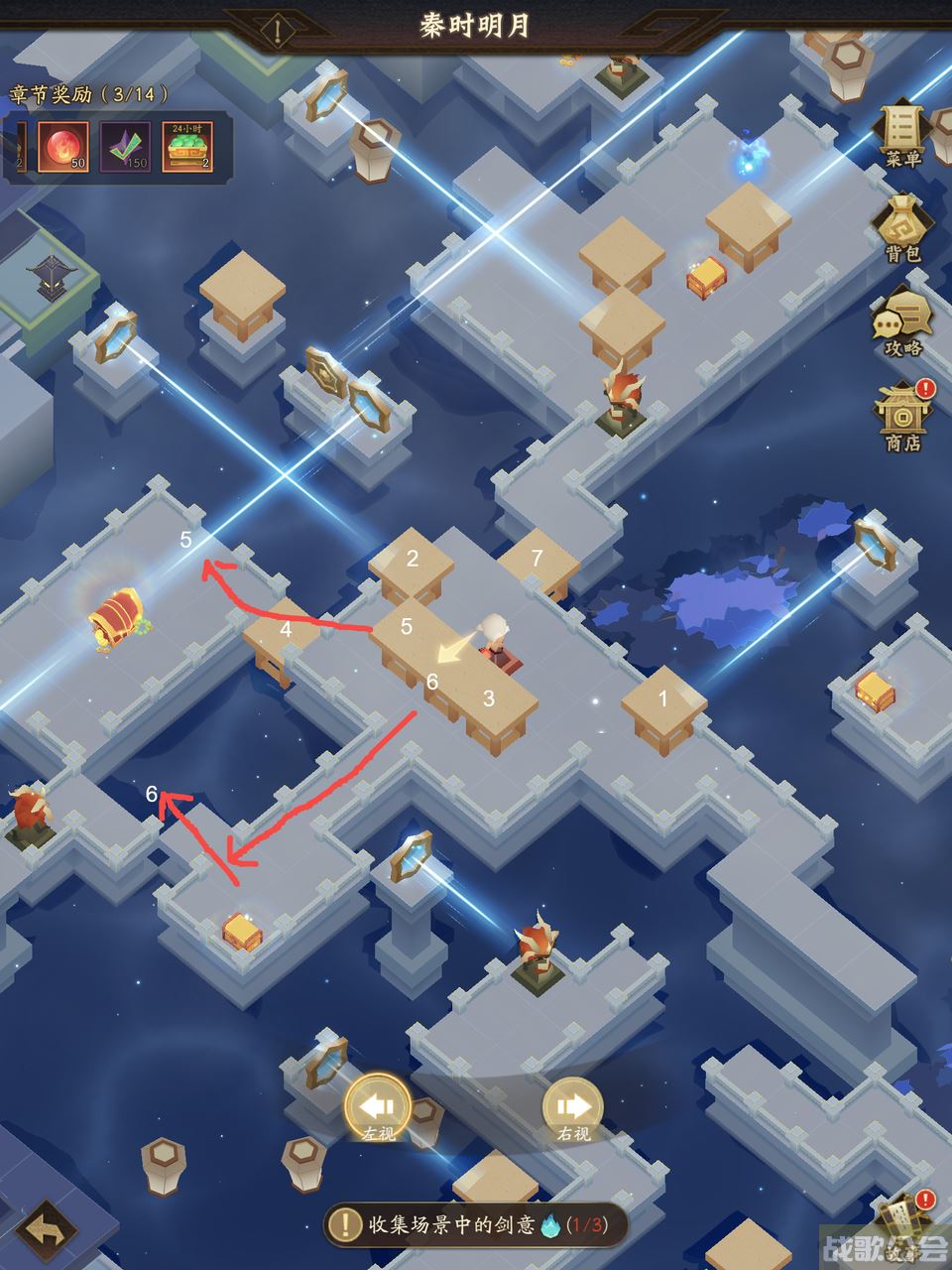
Task: Select the red fire orb reward icon
Action: pyautogui.click(x=63, y=147)
